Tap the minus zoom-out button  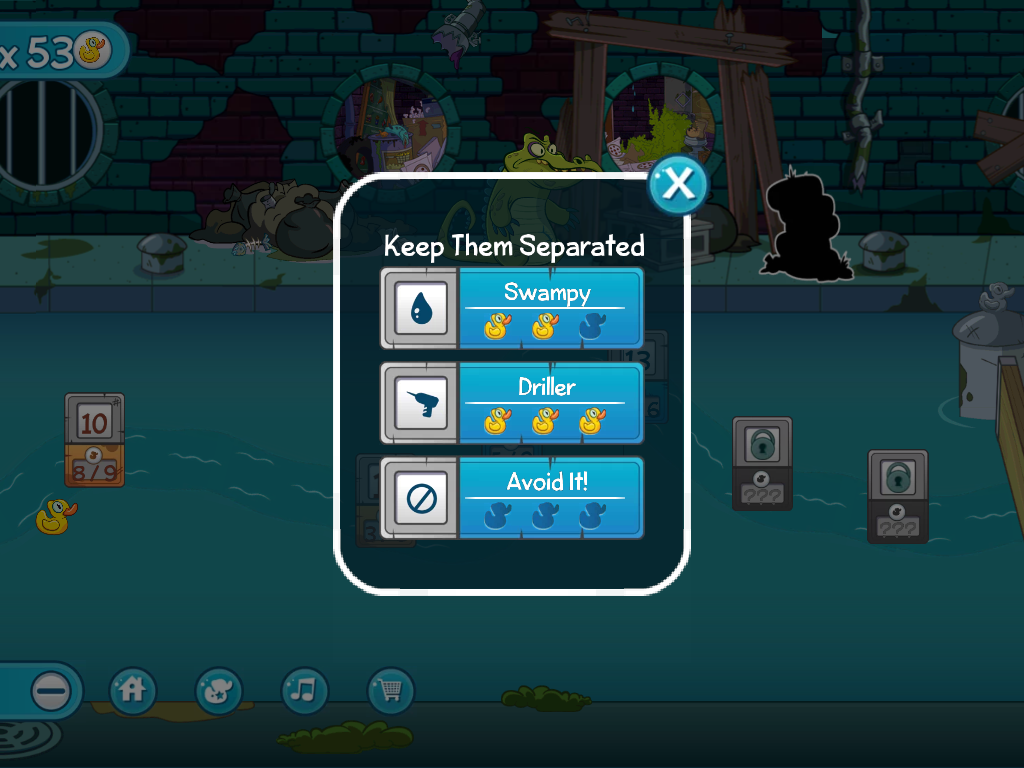51,690
